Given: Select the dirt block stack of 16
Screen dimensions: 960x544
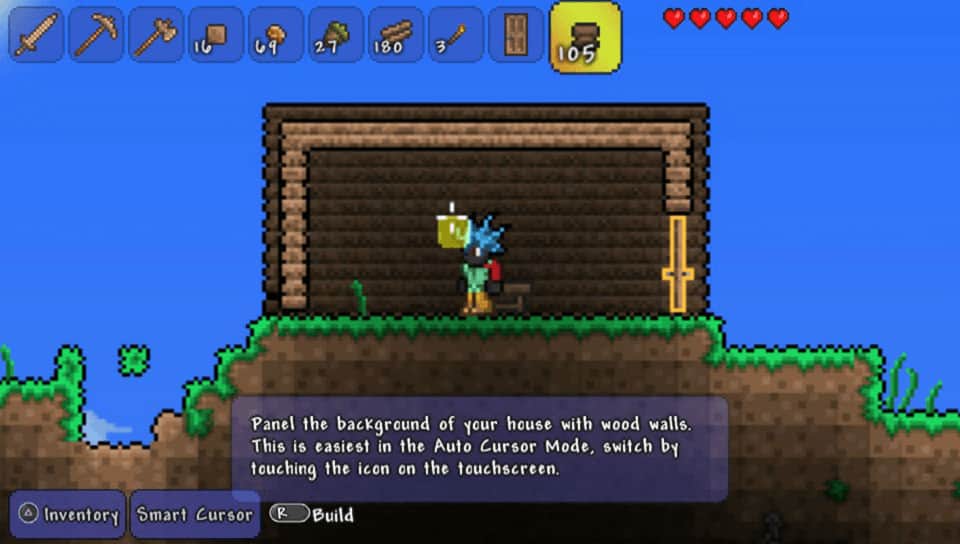Looking at the screenshot, I should click(217, 35).
